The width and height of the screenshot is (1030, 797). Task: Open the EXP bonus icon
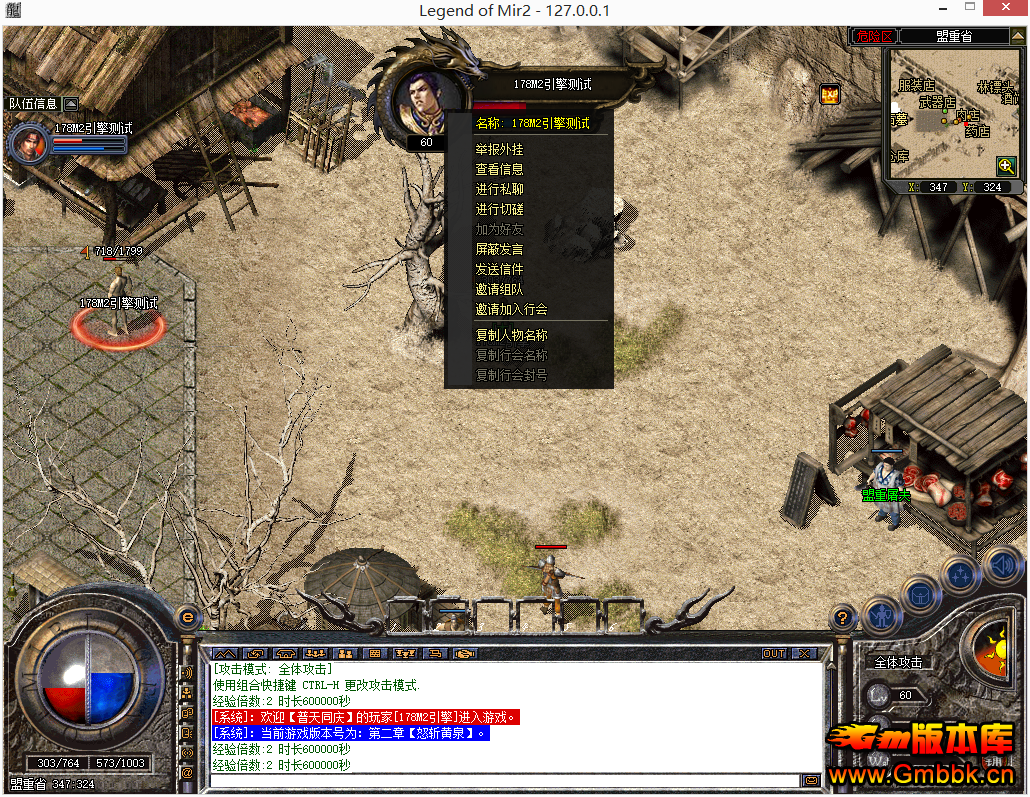coord(829,95)
